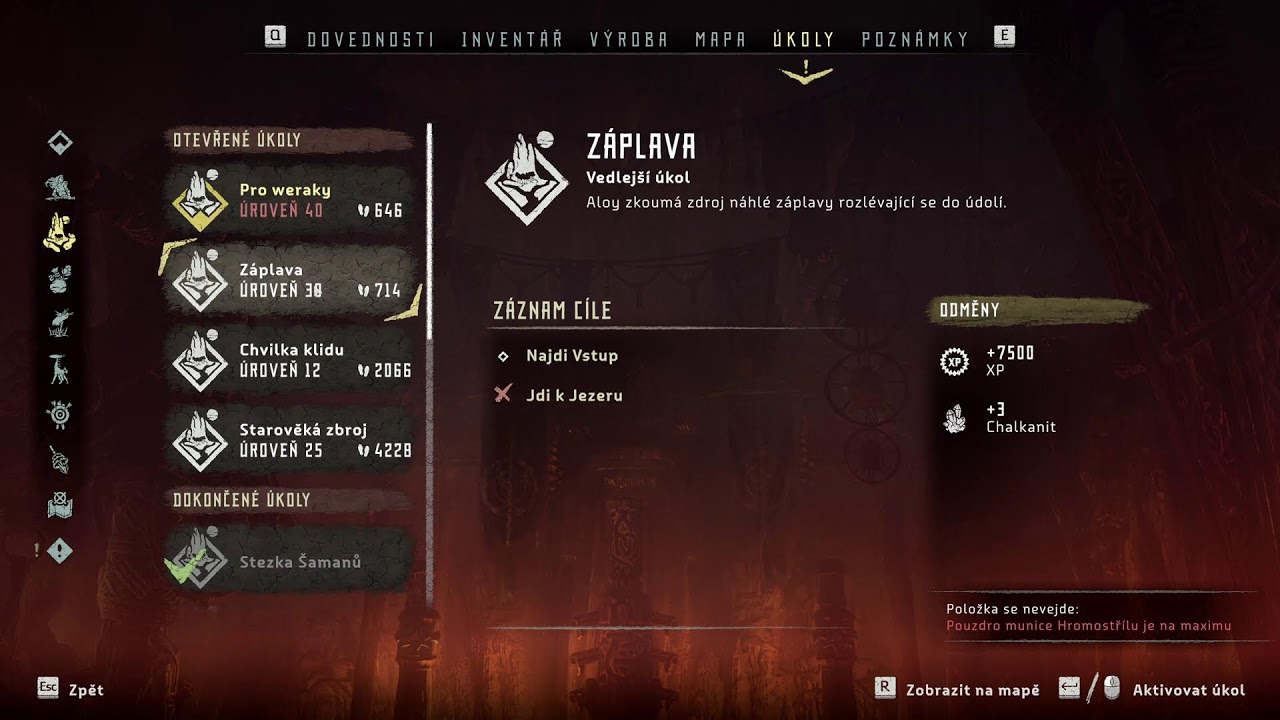
Task: Open the diamond exclamation category icon
Action: pos(60,550)
